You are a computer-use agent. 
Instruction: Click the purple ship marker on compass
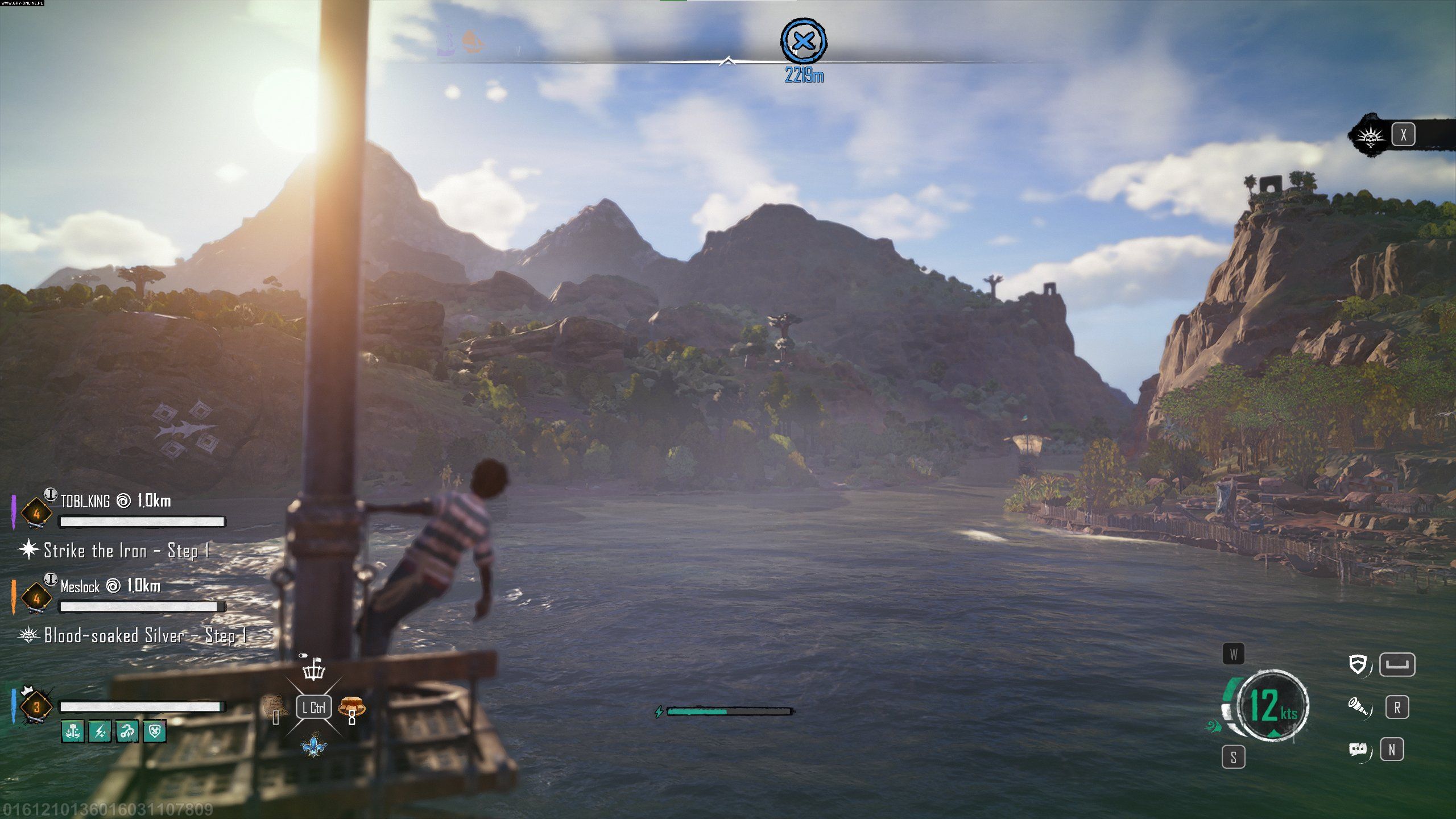(x=447, y=42)
